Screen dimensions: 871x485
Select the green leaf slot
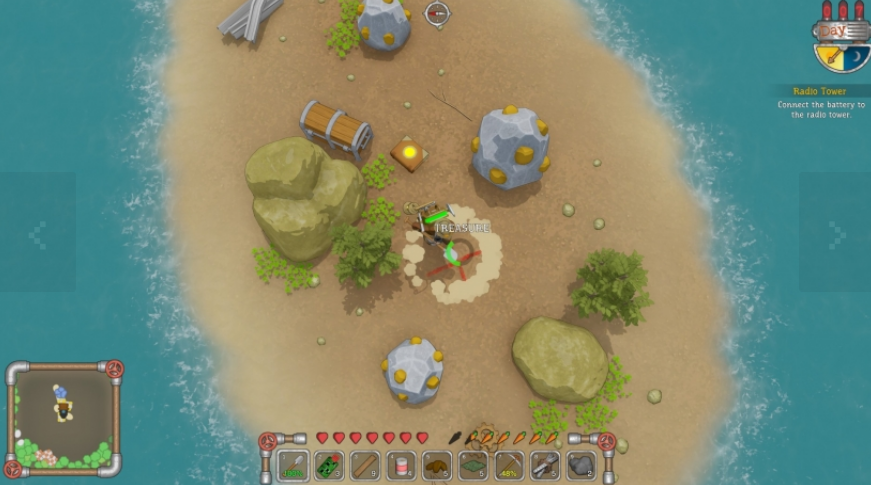click(472, 465)
